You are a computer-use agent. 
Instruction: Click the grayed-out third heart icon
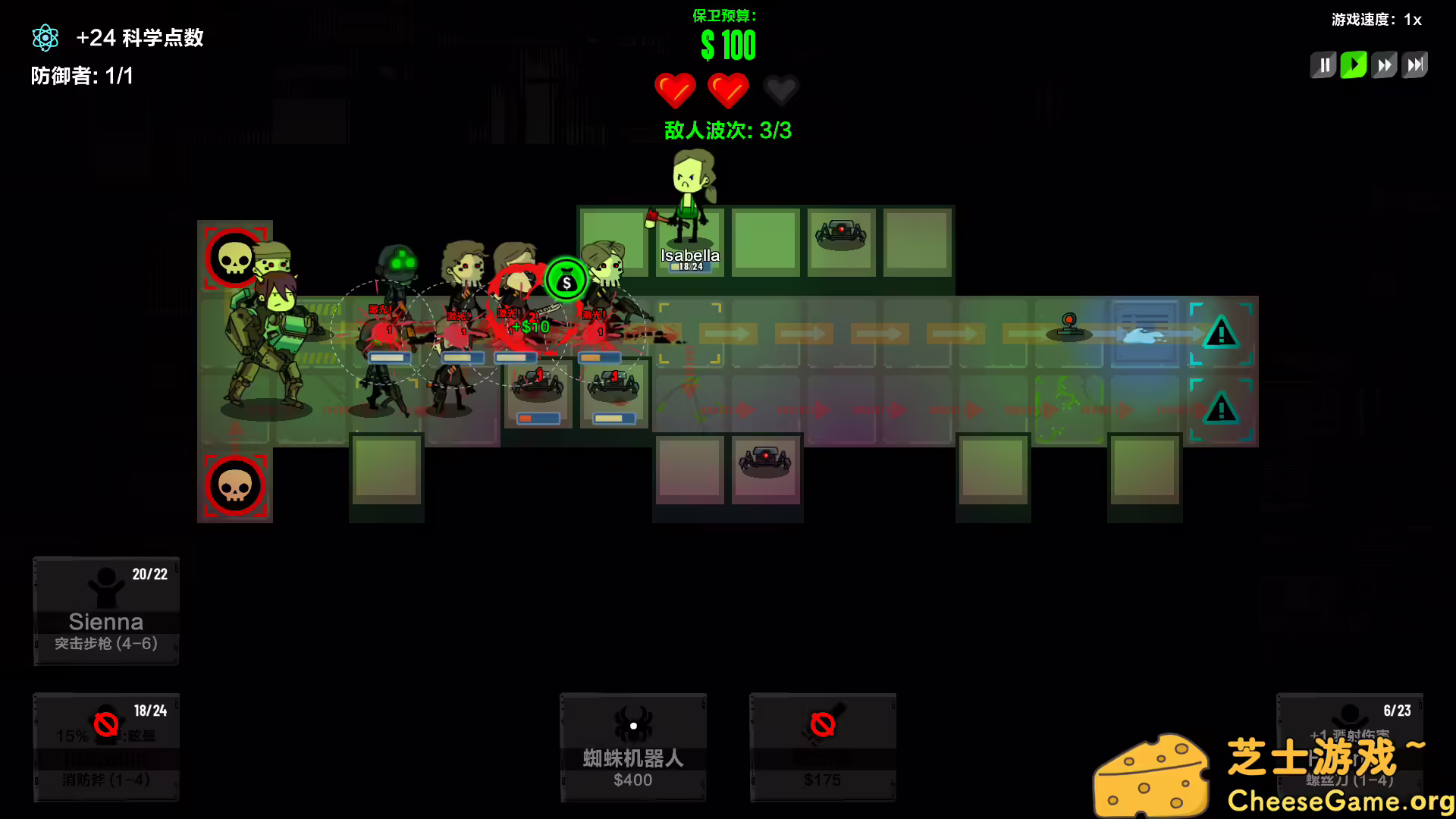[781, 90]
